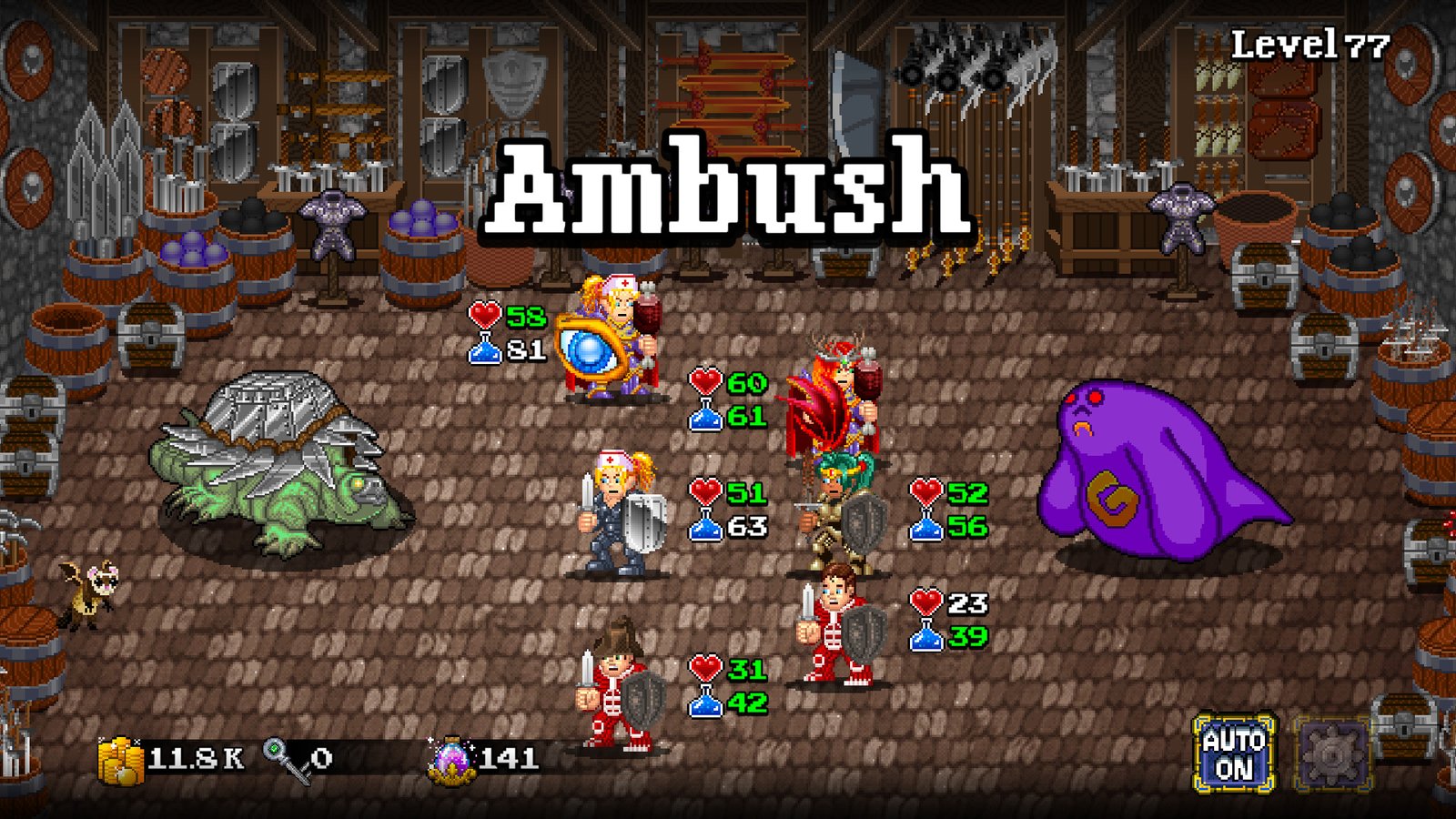Click the heart icon showing 52 HP
This screenshot has width=1456, height=819.
pyautogui.click(x=927, y=491)
